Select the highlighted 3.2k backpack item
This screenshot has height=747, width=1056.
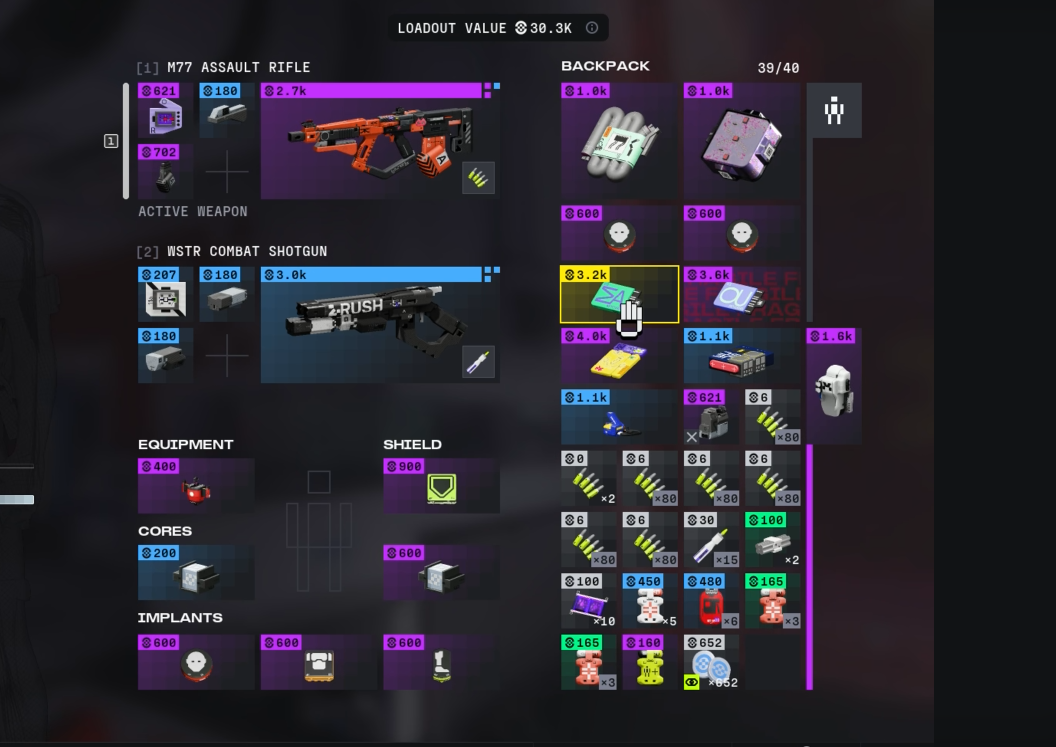(619, 295)
